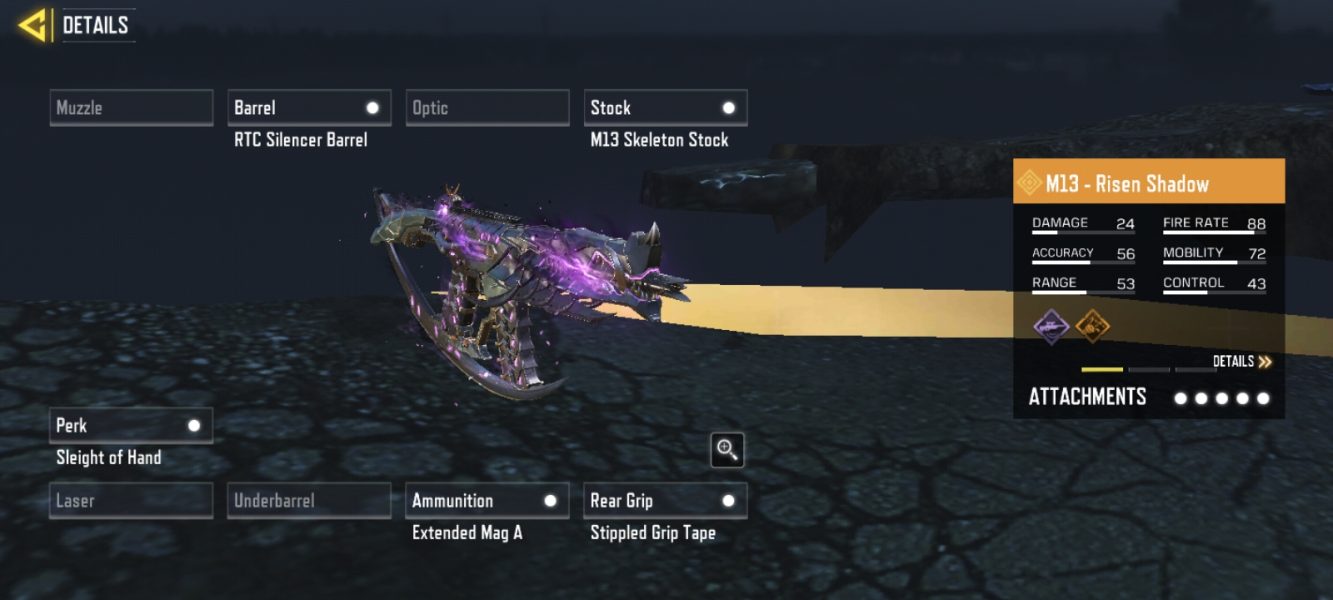Change the Ammunition attachment
The image size is (1333, 600).
[487, 501]
